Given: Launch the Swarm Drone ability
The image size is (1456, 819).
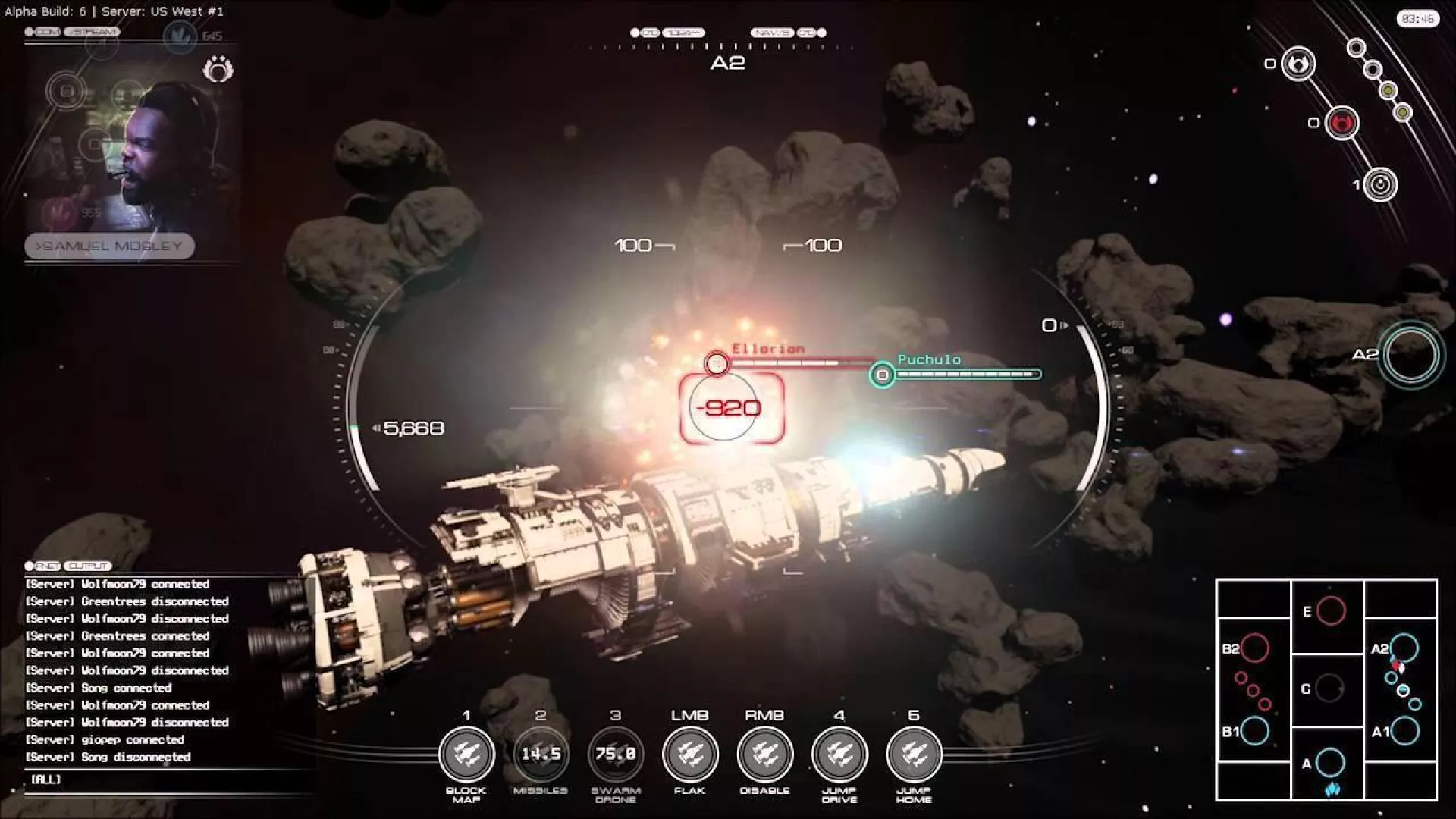Looking at the screenshot, I should point(615,754).
